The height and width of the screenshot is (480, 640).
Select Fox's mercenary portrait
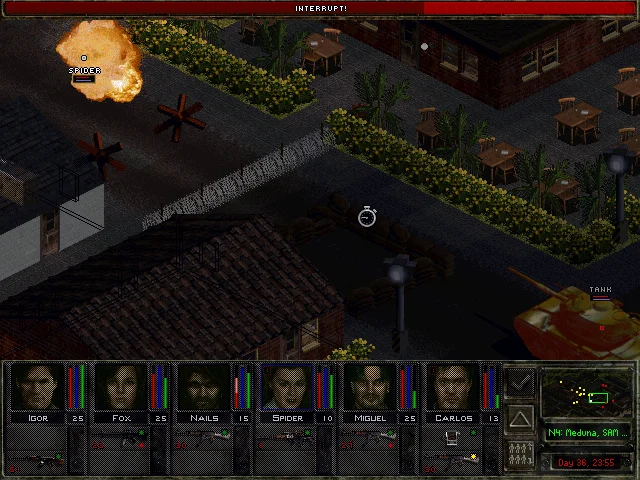[x=121, y=387]
